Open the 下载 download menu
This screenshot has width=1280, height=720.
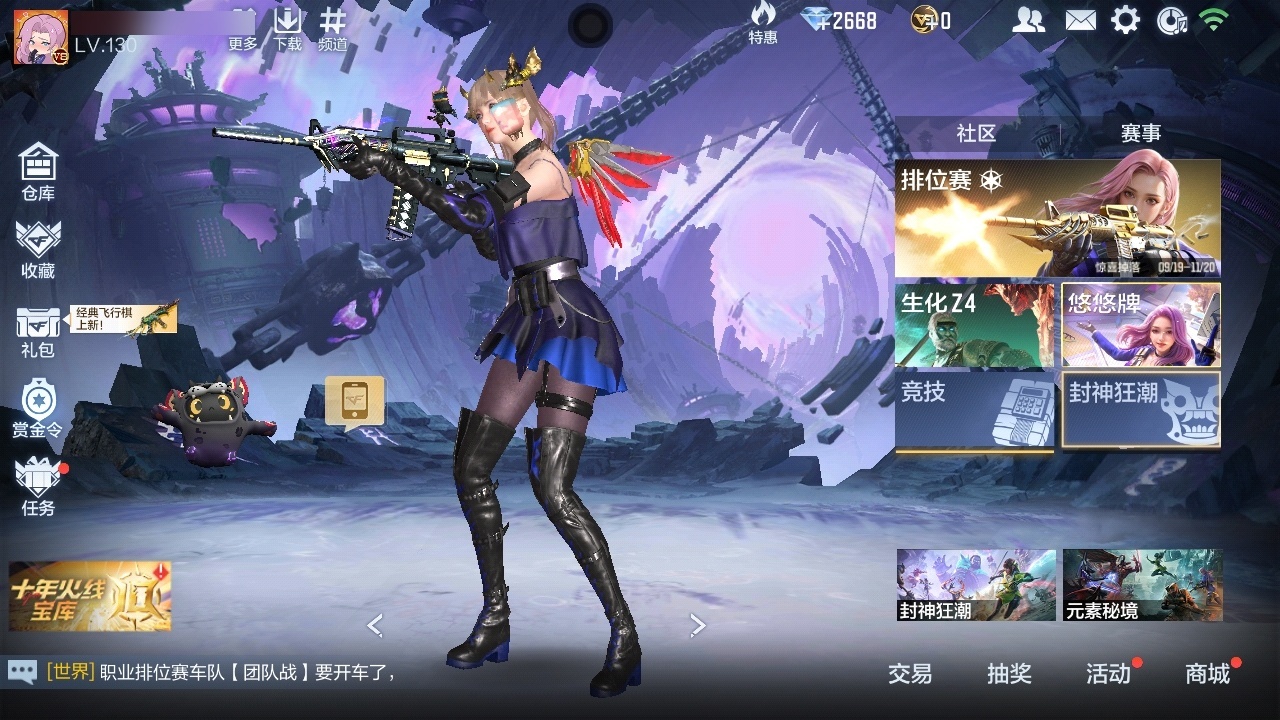[x=288, y=30]
